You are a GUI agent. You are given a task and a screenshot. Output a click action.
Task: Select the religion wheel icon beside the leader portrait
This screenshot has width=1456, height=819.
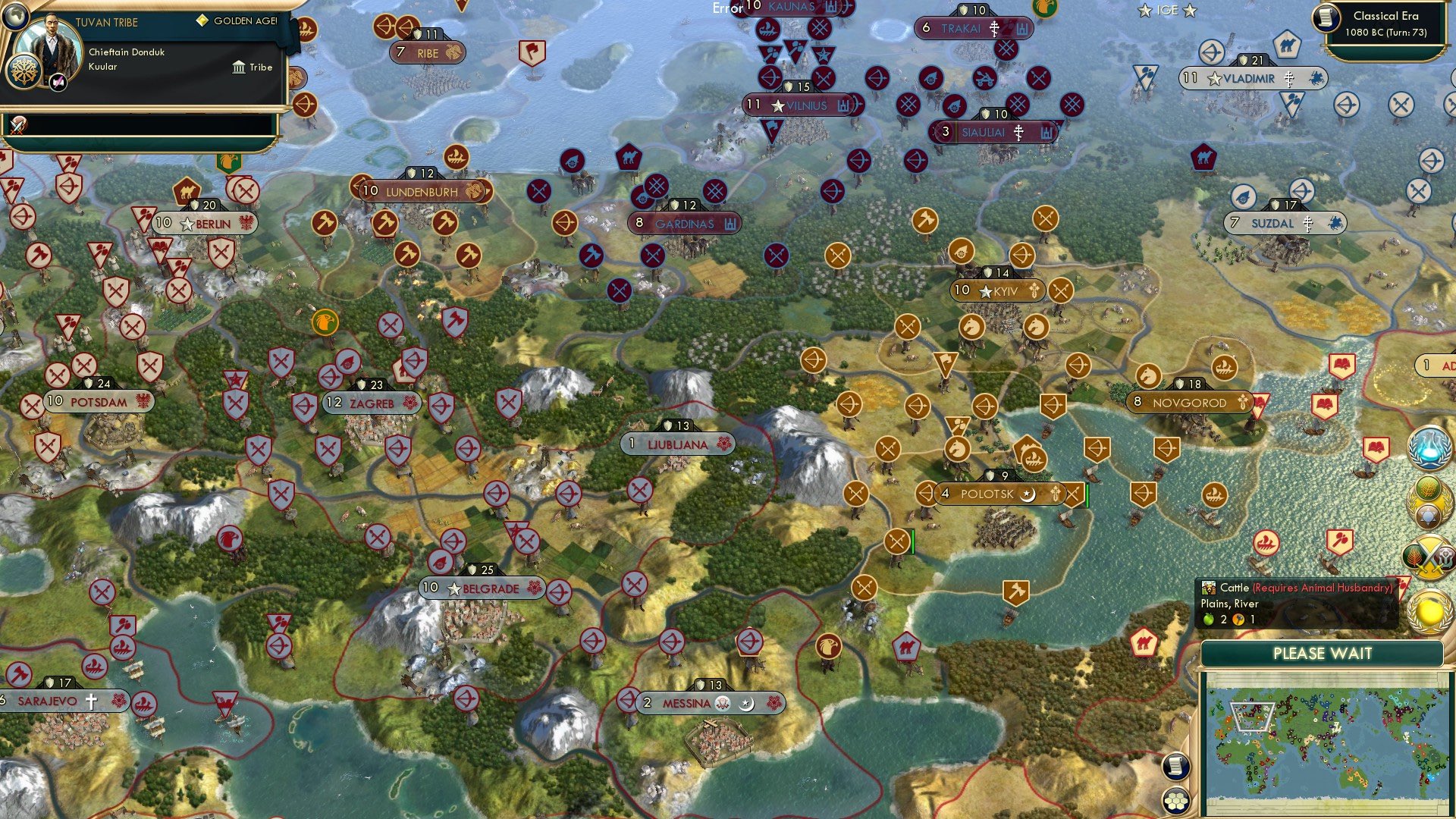(24, 72)
